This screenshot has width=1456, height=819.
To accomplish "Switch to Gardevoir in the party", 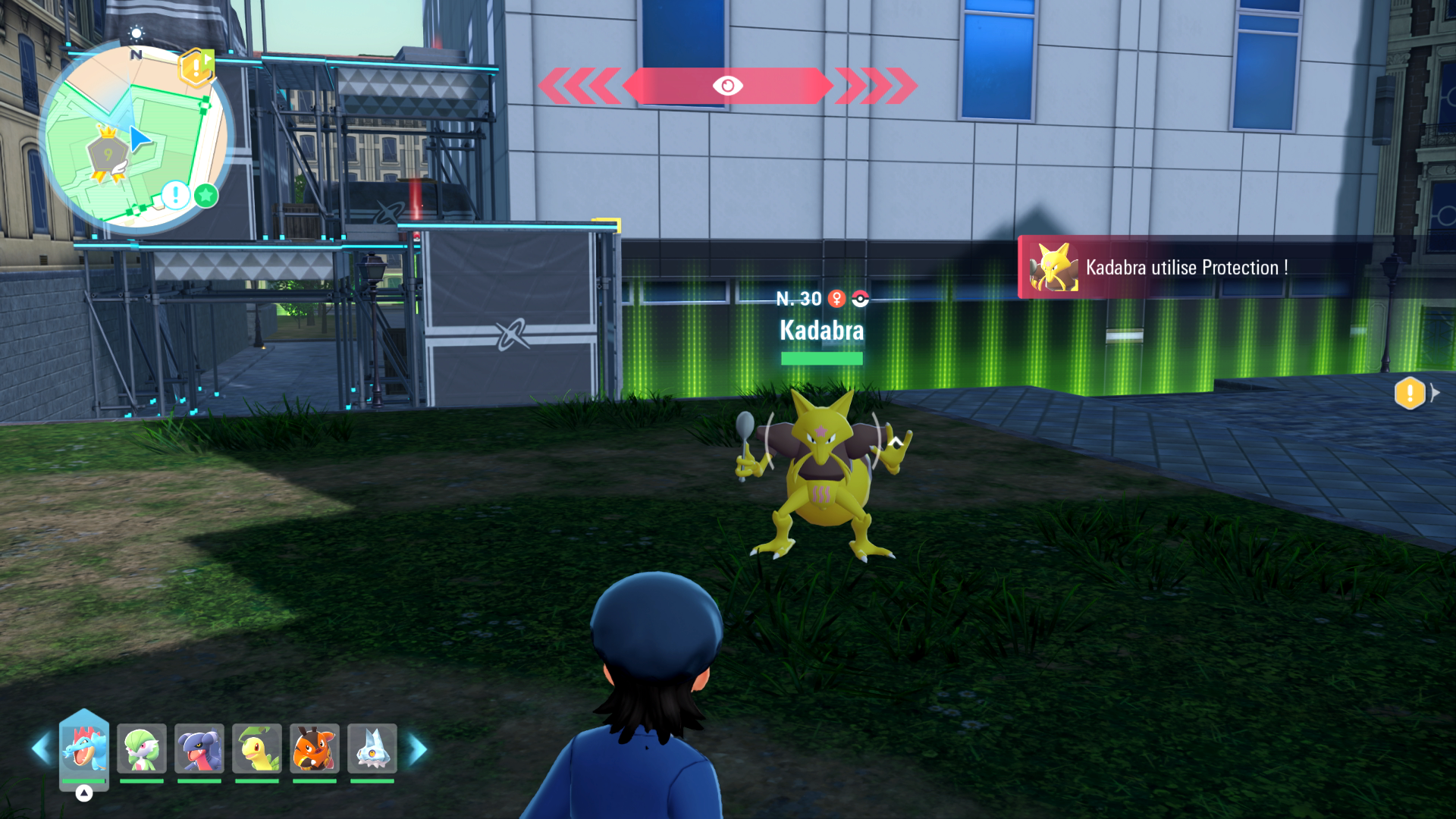I will [x=142, y=748].
